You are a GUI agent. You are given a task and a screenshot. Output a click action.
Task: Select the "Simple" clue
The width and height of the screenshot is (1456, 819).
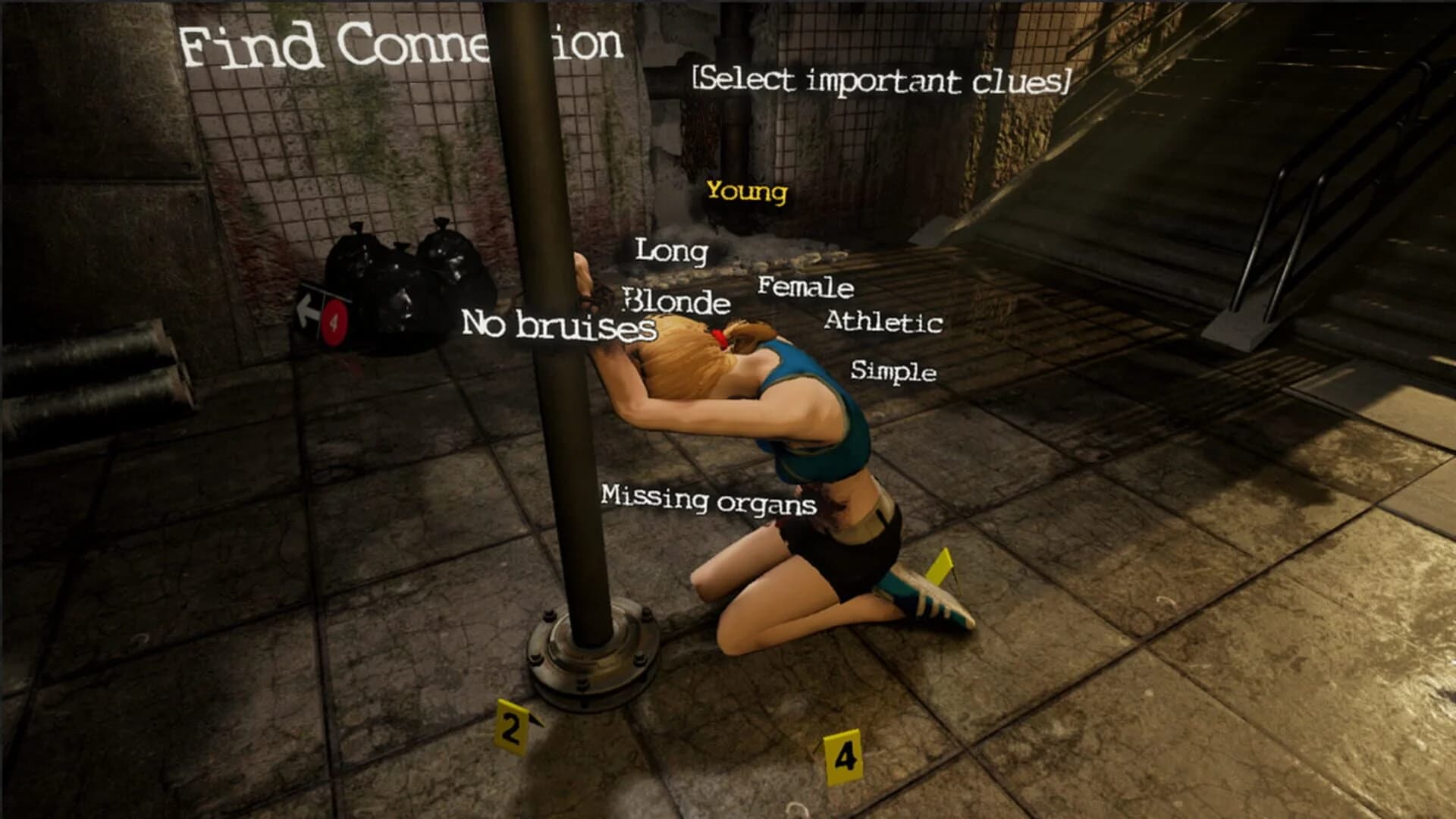[x=893, y=372]
